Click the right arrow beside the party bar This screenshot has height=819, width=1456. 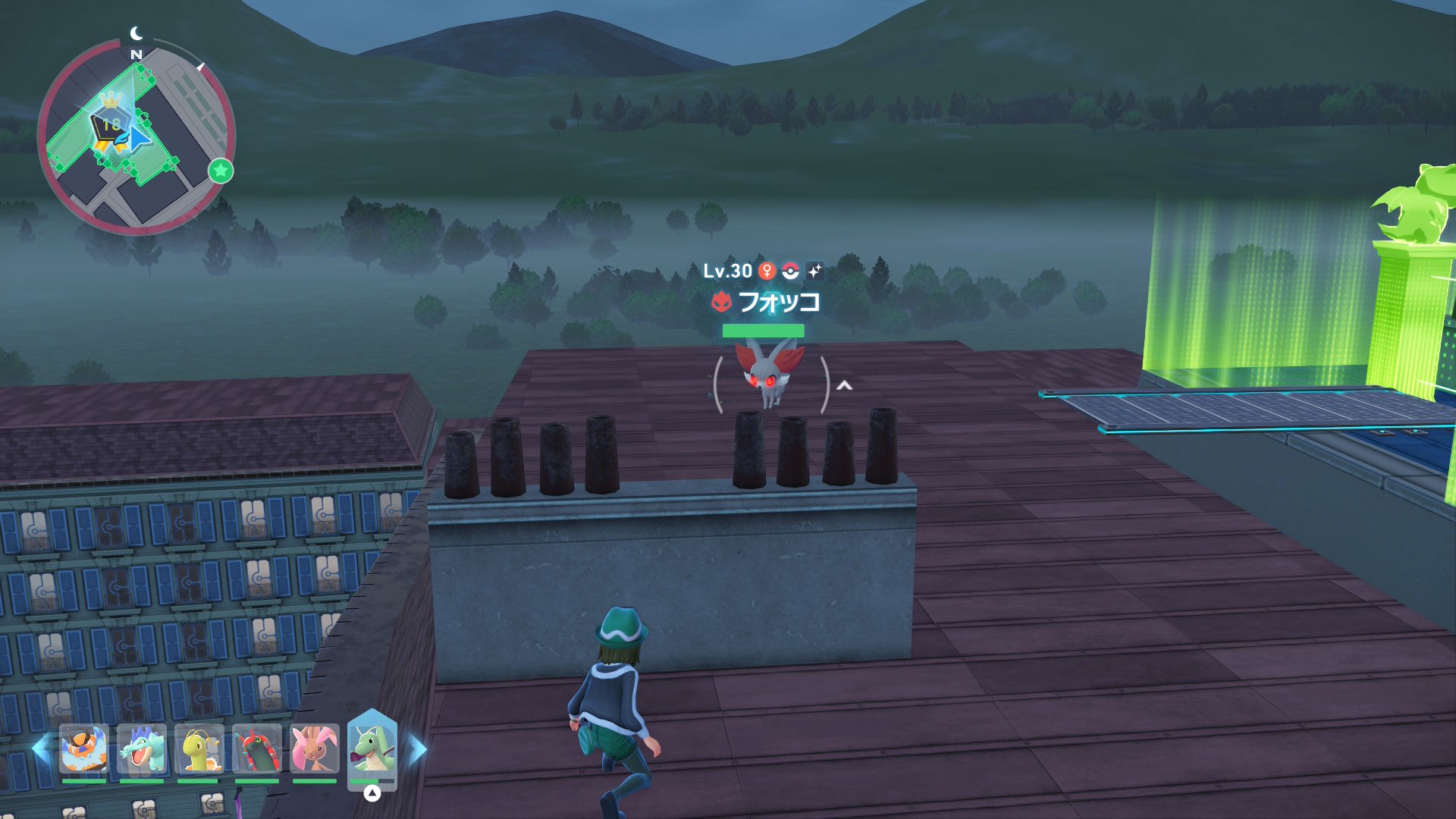coord(418,749)
